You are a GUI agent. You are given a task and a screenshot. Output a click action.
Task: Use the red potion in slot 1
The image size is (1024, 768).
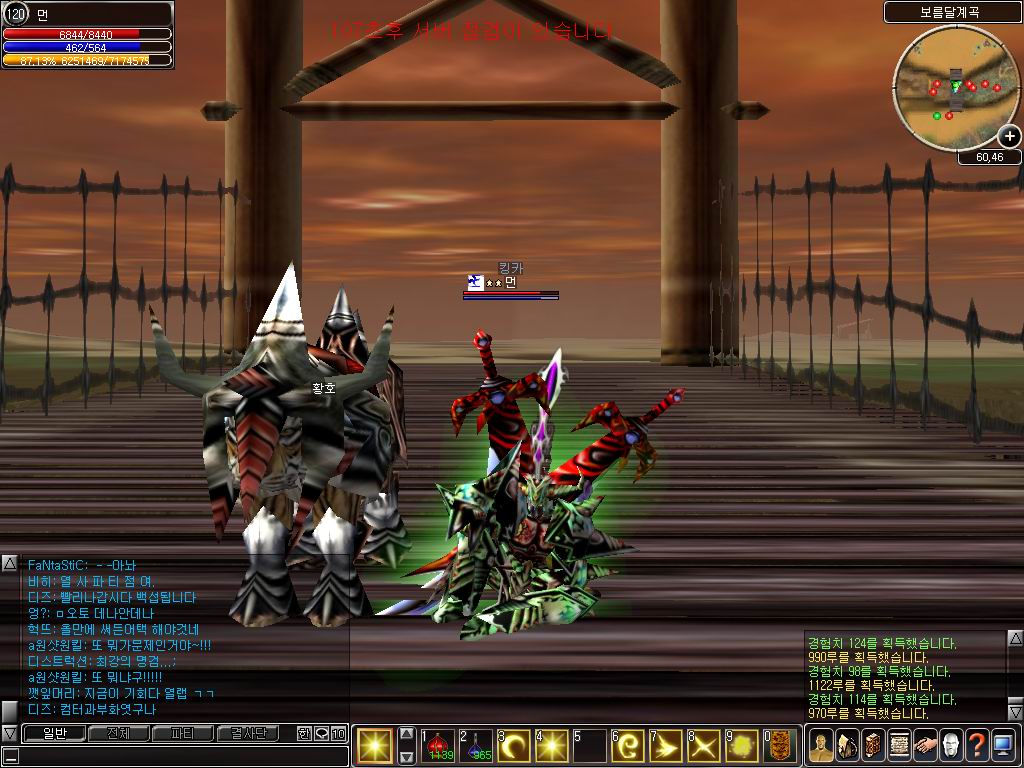438,746
